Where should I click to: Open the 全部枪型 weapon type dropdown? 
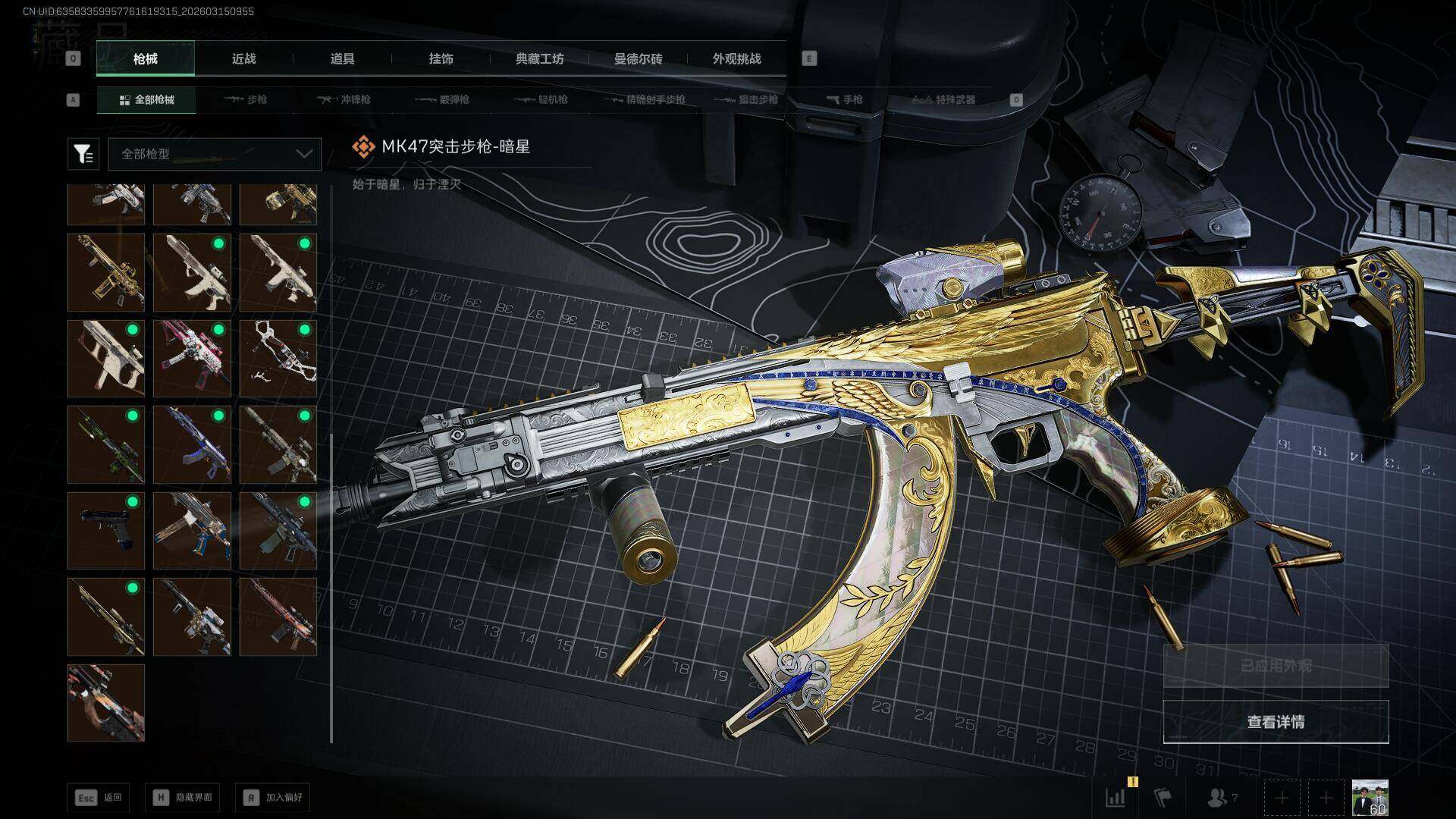215,154
